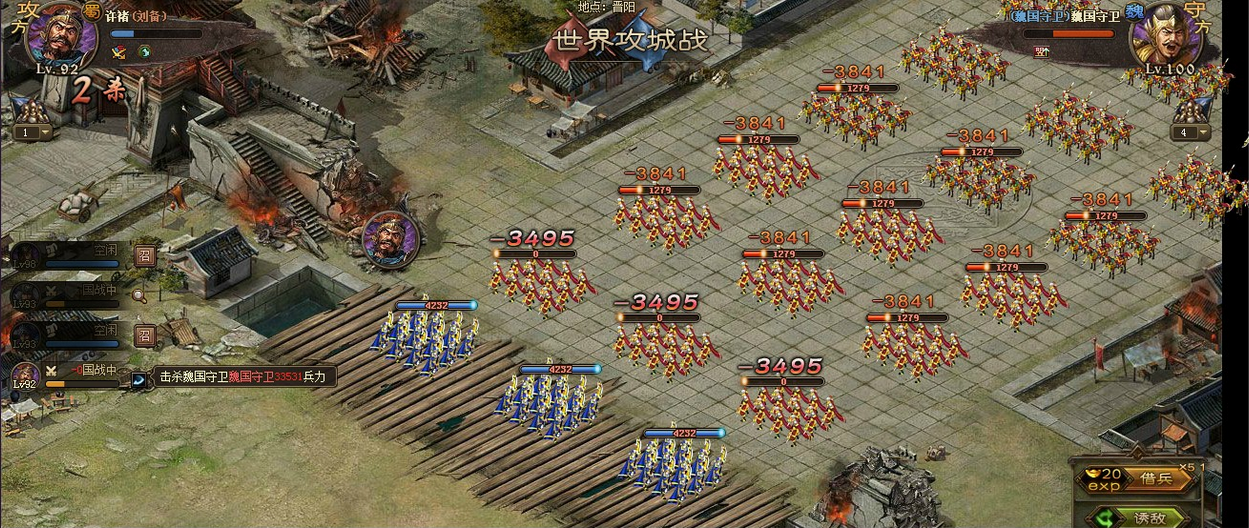Image resolution: width=1249 pixels, height=528 pixels.
Task: Click the 借兵 borrow troops button
Action: click(1157, 479)
